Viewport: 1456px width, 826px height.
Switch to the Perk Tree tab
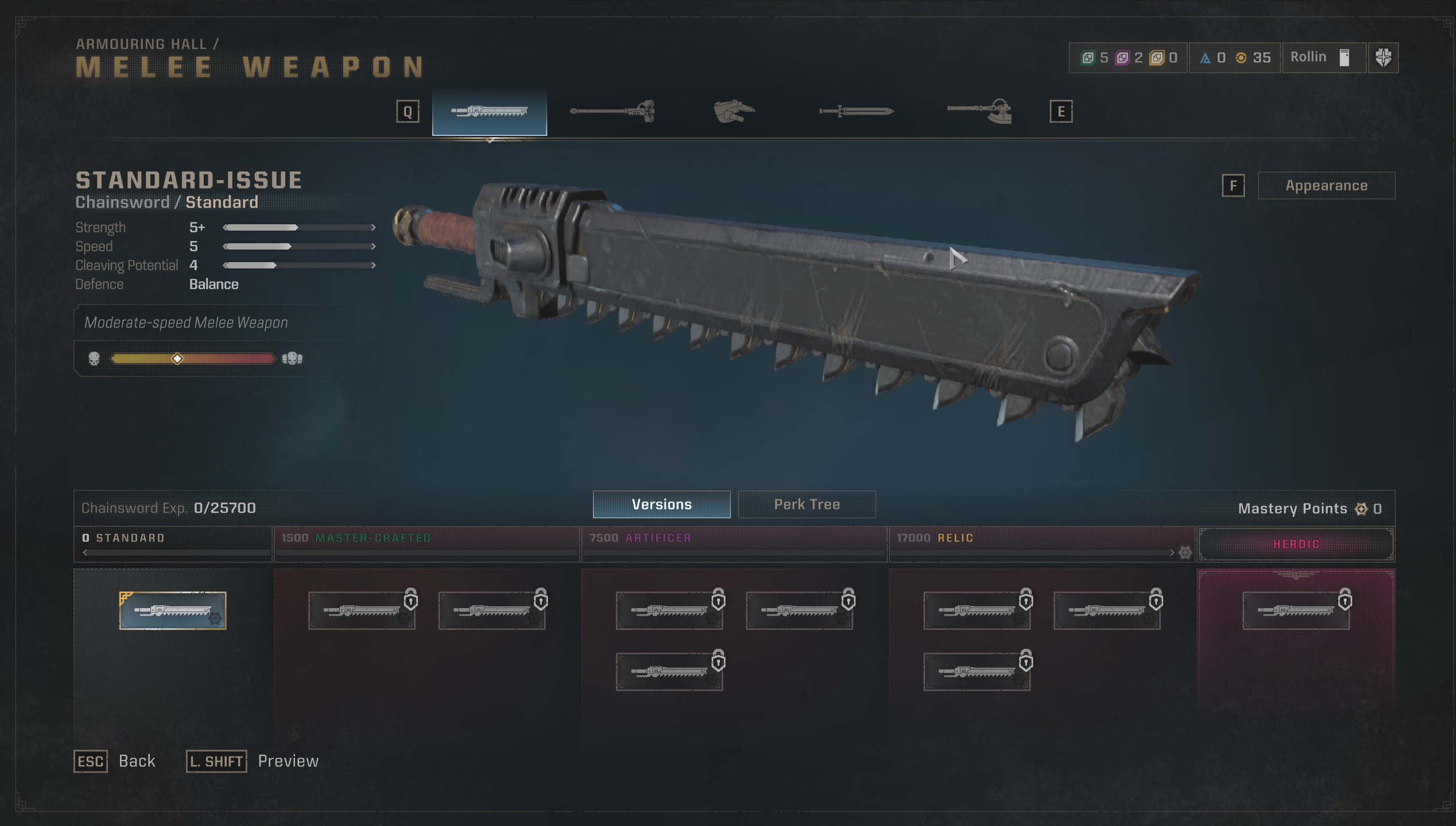807,504
